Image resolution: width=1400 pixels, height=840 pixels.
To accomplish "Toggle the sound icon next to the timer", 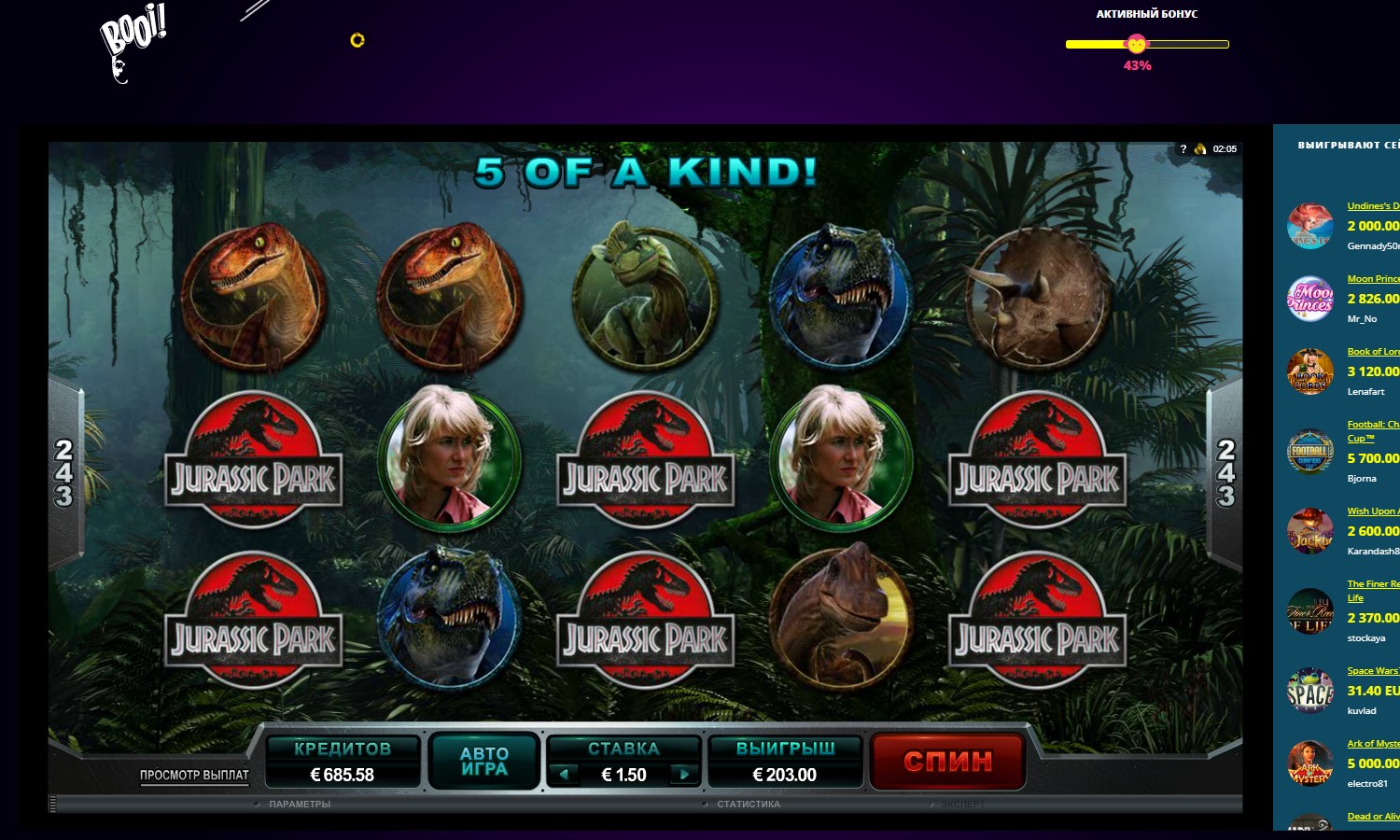I will [x=1199, y=147].
